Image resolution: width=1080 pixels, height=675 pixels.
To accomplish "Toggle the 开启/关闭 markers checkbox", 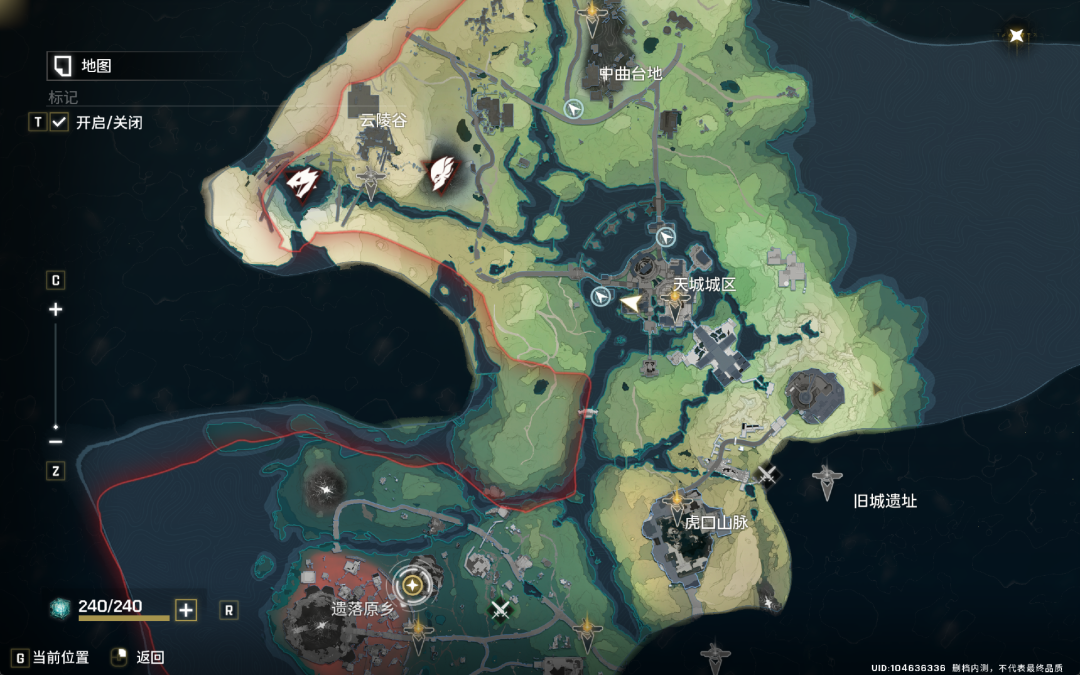I will pyautogui.click(x=59, y=122).
